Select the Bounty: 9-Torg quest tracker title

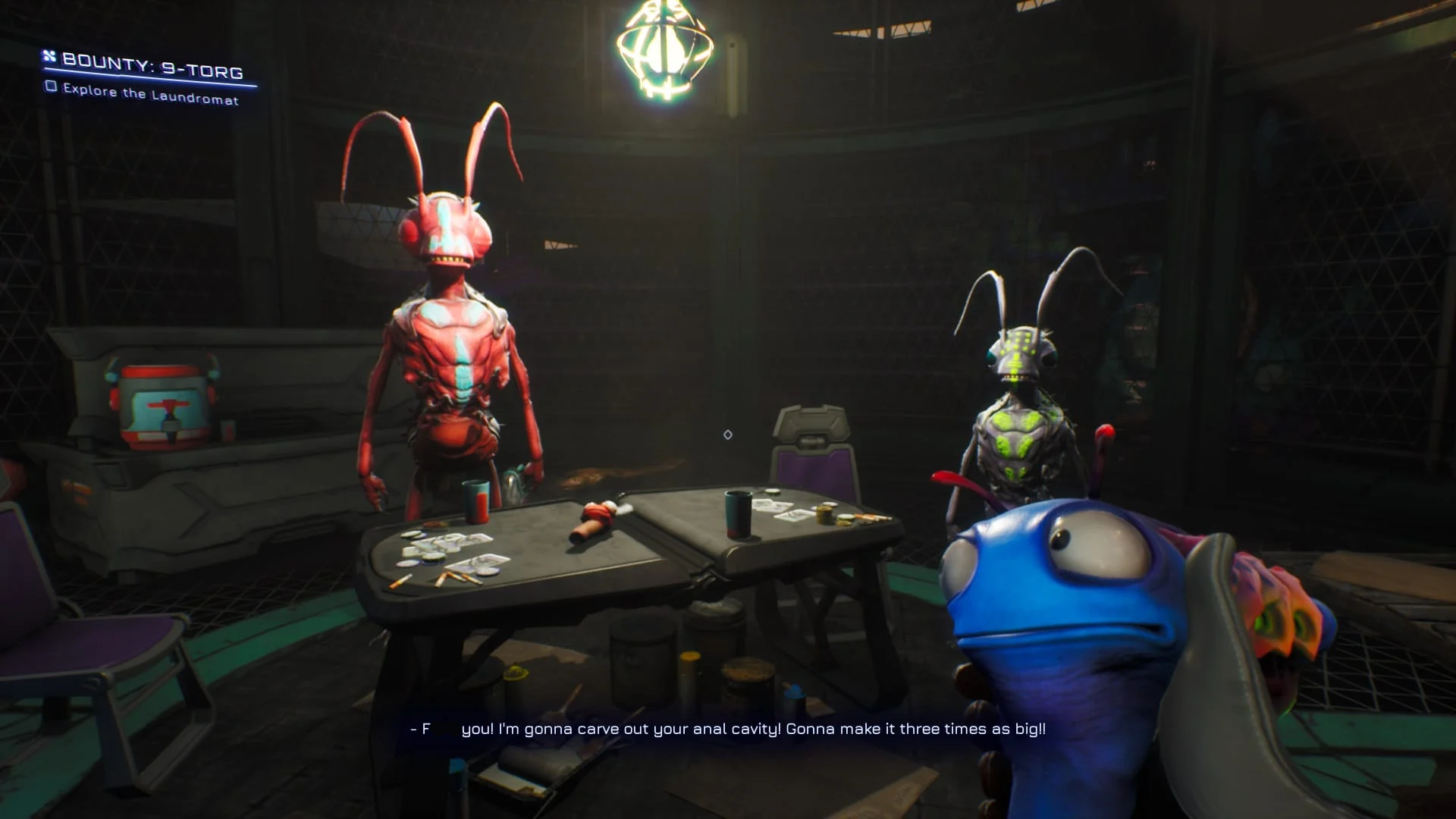(152, 66)
